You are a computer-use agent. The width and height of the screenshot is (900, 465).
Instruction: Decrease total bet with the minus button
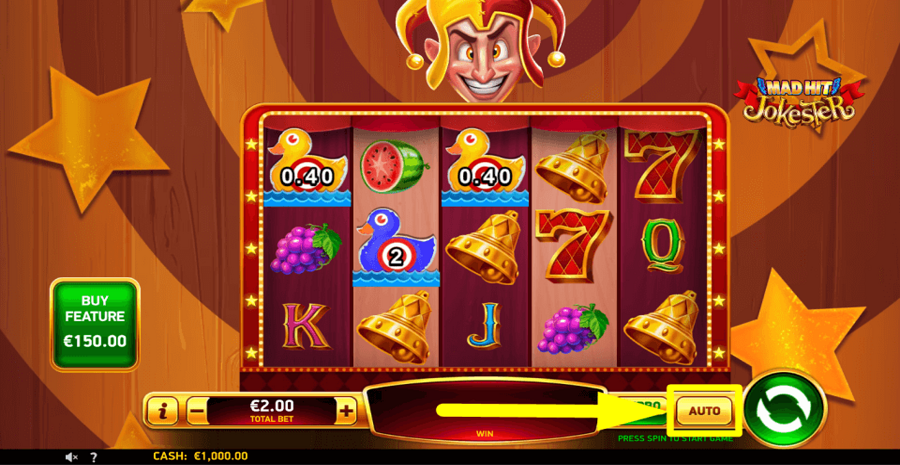197,409
